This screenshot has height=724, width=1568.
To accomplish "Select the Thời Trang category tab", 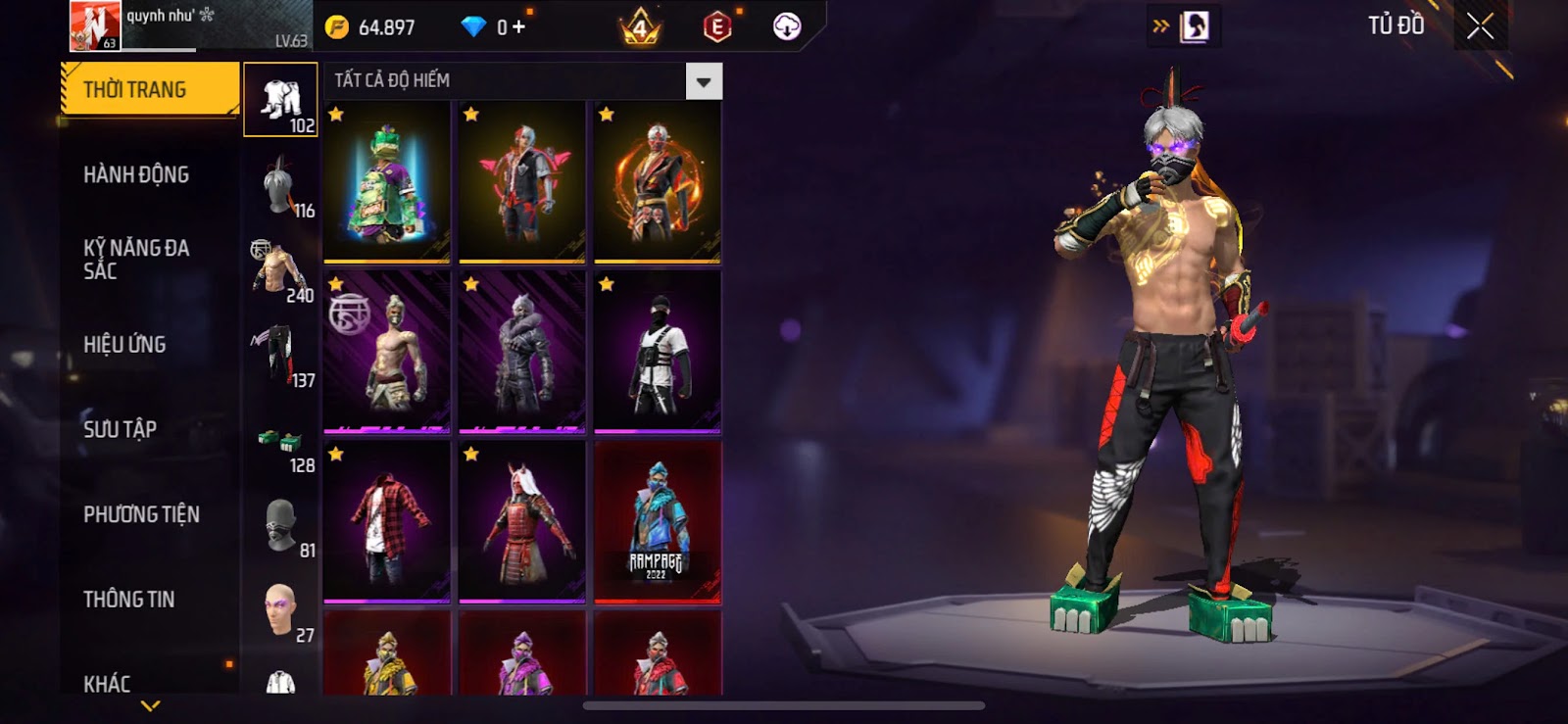I will pos(149,90).
